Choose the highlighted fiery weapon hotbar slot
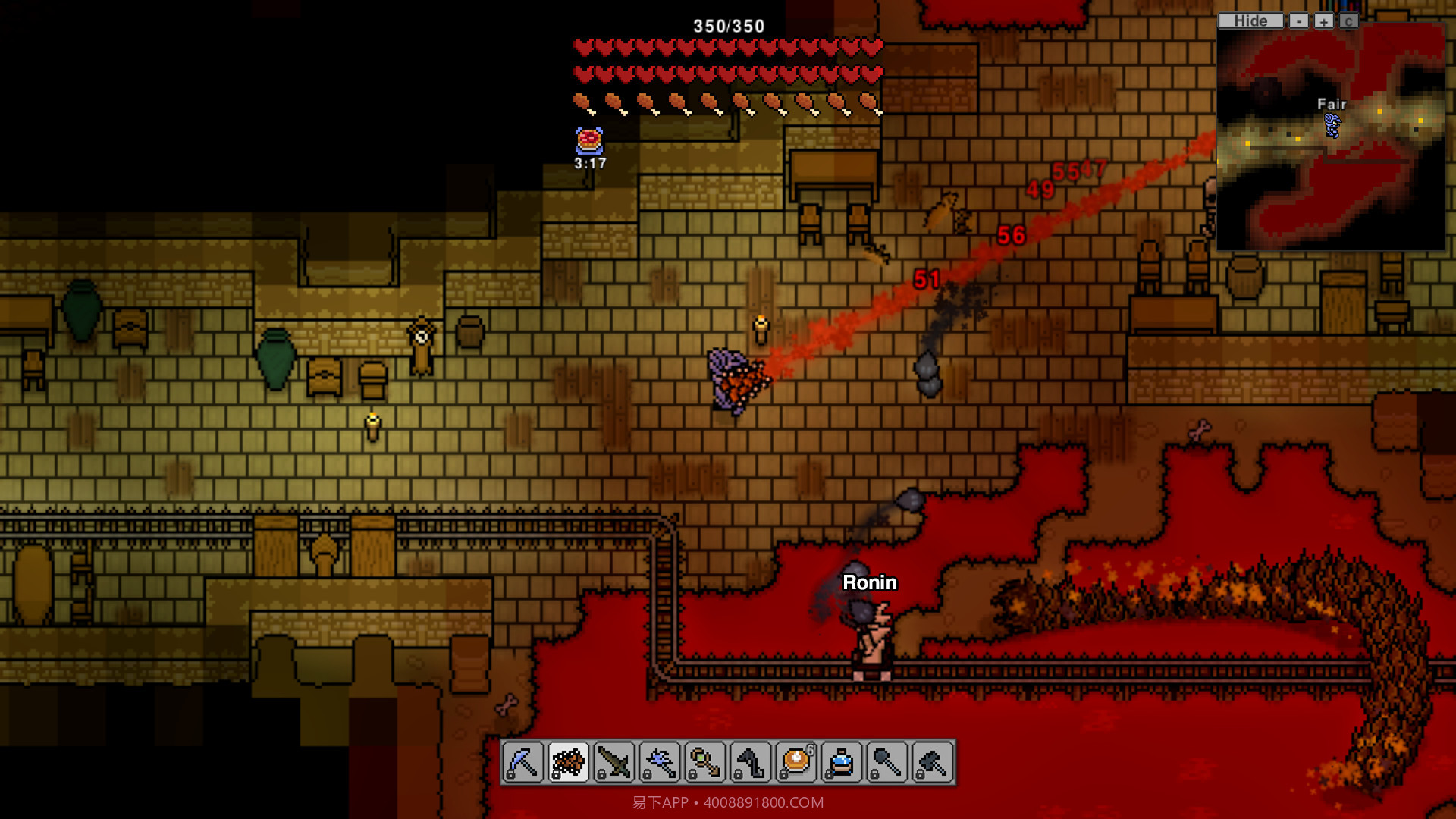This screenshot has width=1456, height=819. [569, 762]
